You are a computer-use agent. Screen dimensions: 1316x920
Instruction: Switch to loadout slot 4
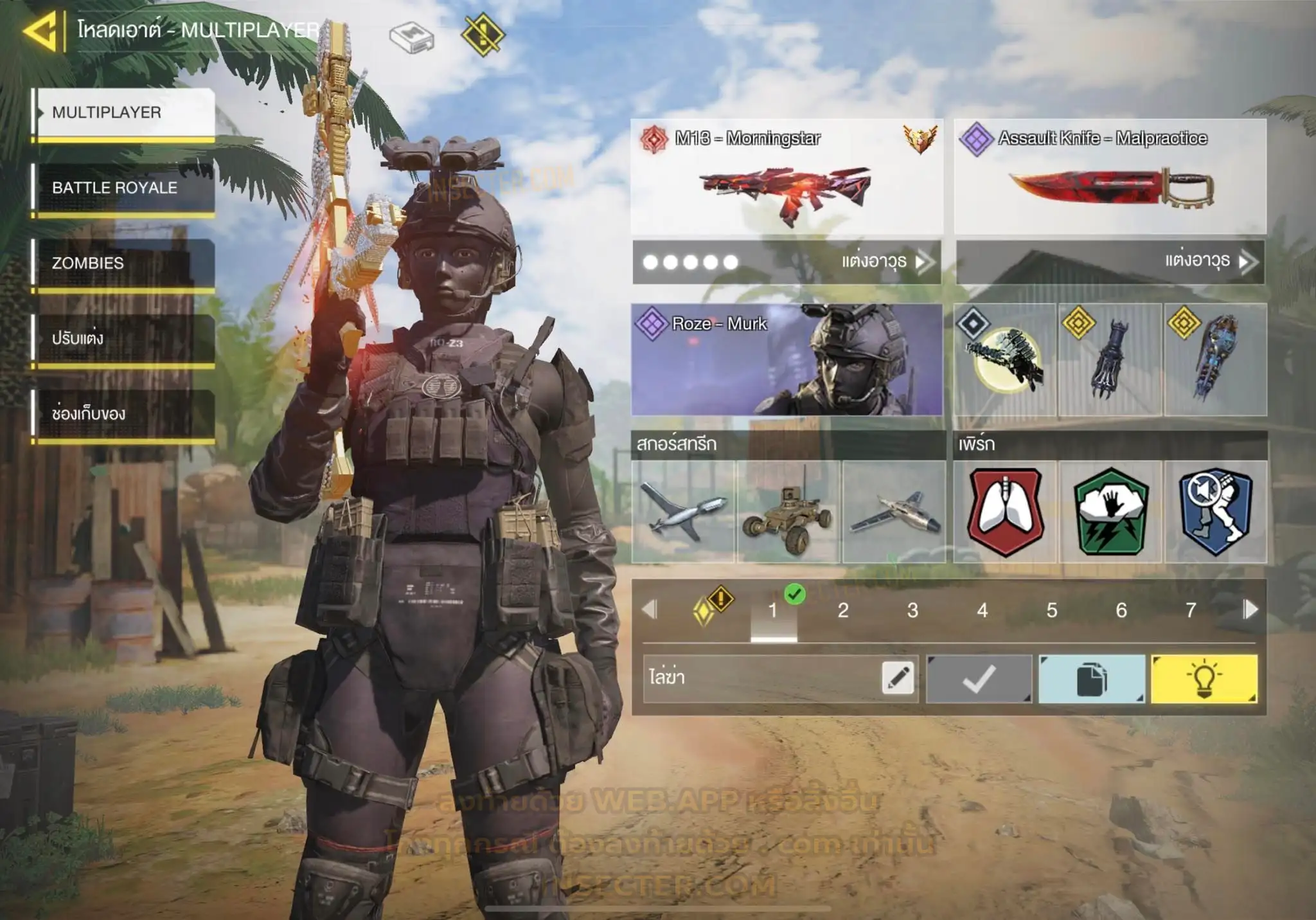pos(982,610)
